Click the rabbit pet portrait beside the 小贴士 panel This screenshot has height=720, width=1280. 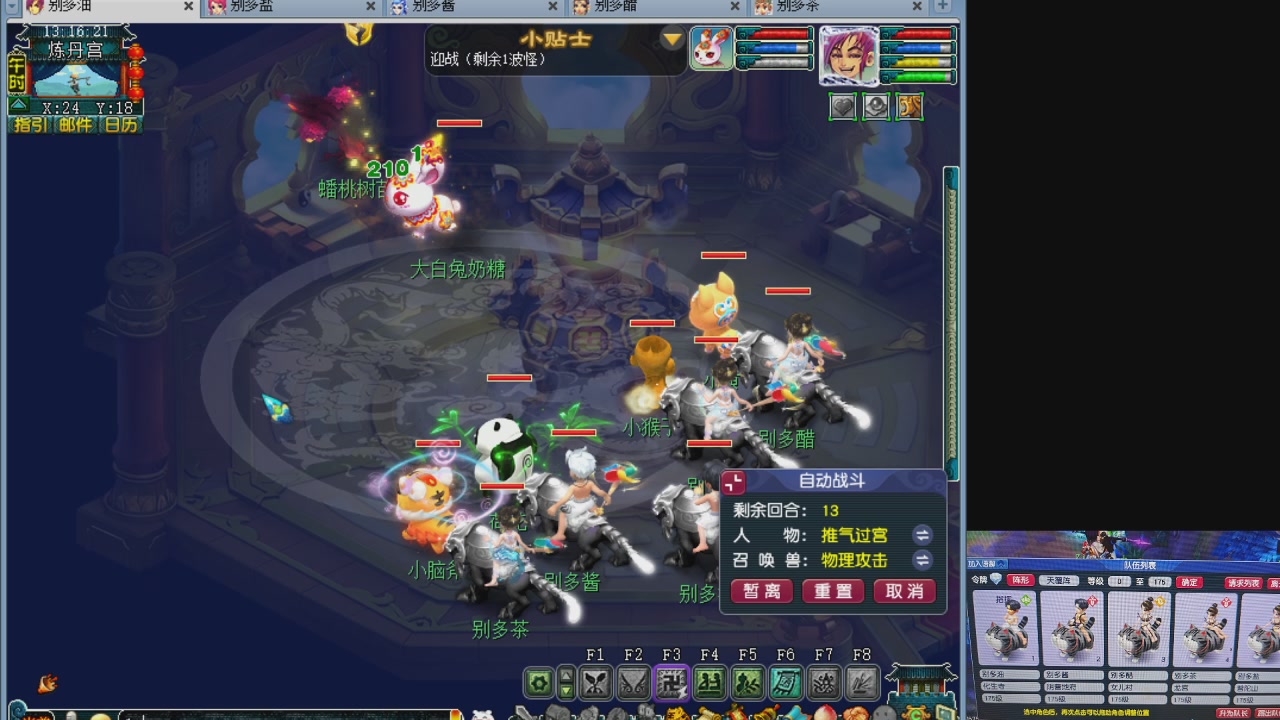711,48
